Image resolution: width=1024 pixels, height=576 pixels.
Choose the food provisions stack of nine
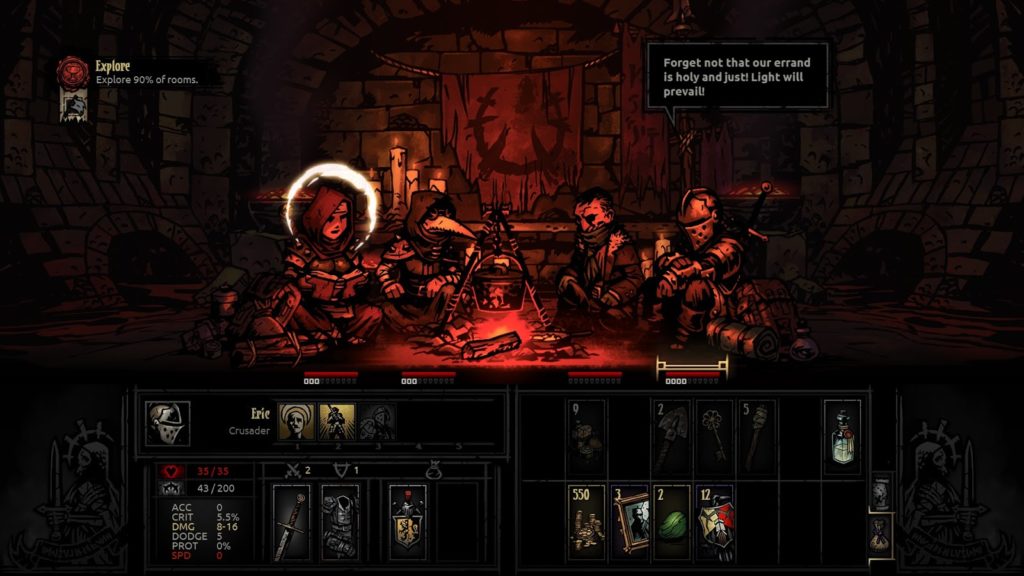[586, 436]
